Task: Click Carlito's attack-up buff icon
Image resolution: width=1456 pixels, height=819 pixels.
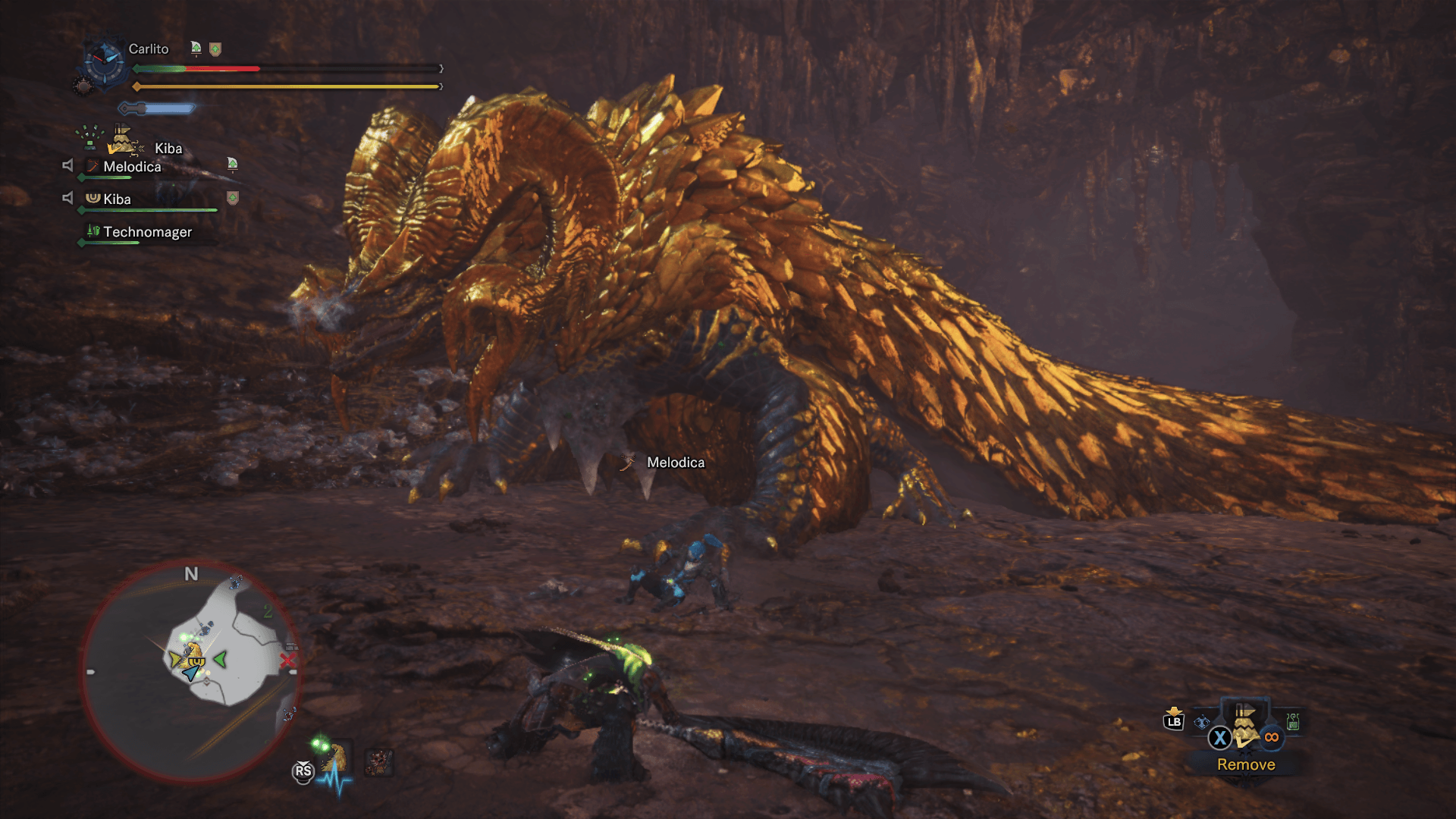Action: click(x=196, y=49)
